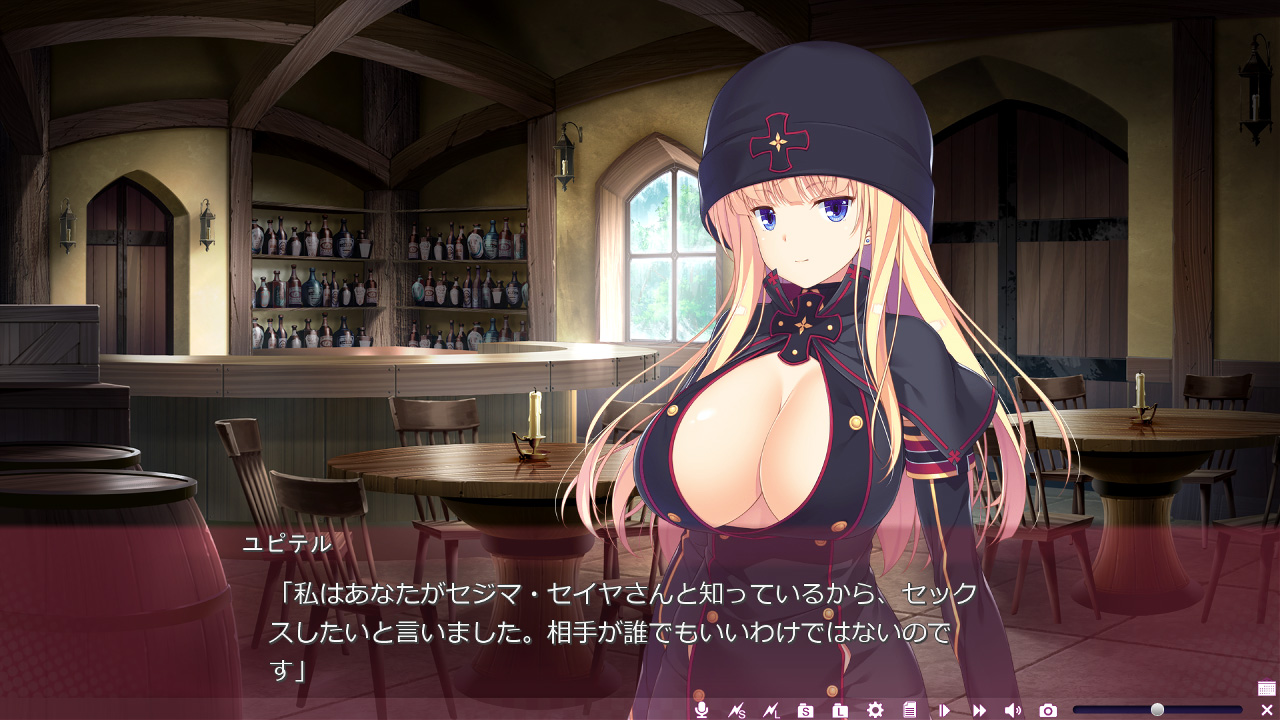Open settings via the gear icon
The width and height of the screenshot is (1280, 720).
tap(875, 710)
